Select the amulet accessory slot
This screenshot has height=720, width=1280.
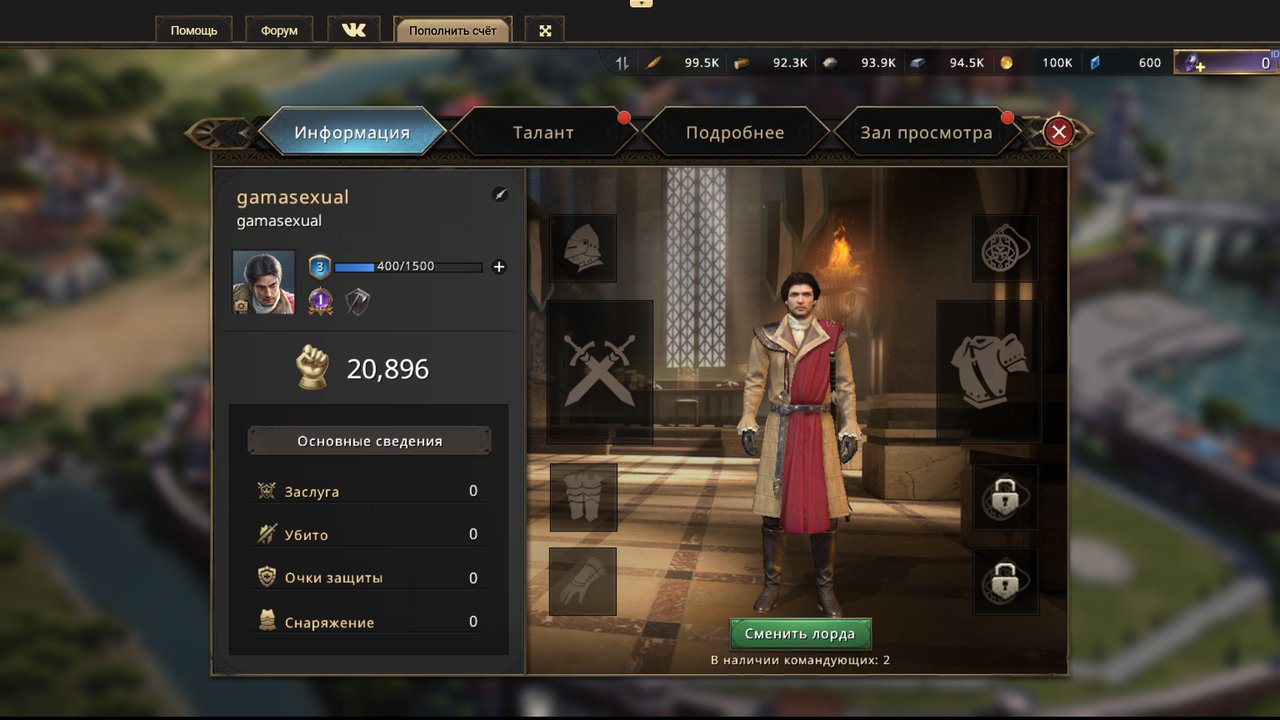[1005, 248]
